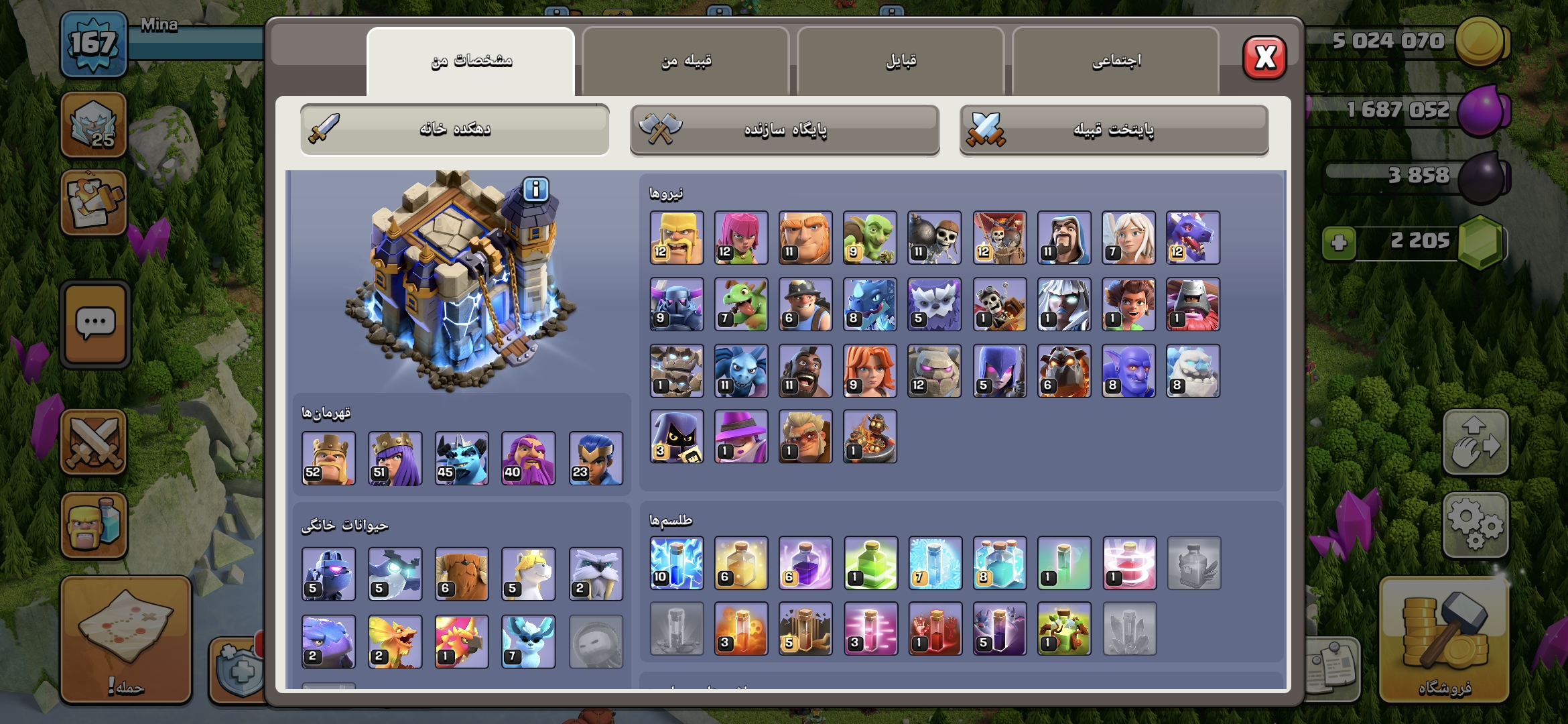This screenshot has height=724, width=1568.
Task: Open the قبایل tab
Action: pyautogui.click(x=901, y=61)
